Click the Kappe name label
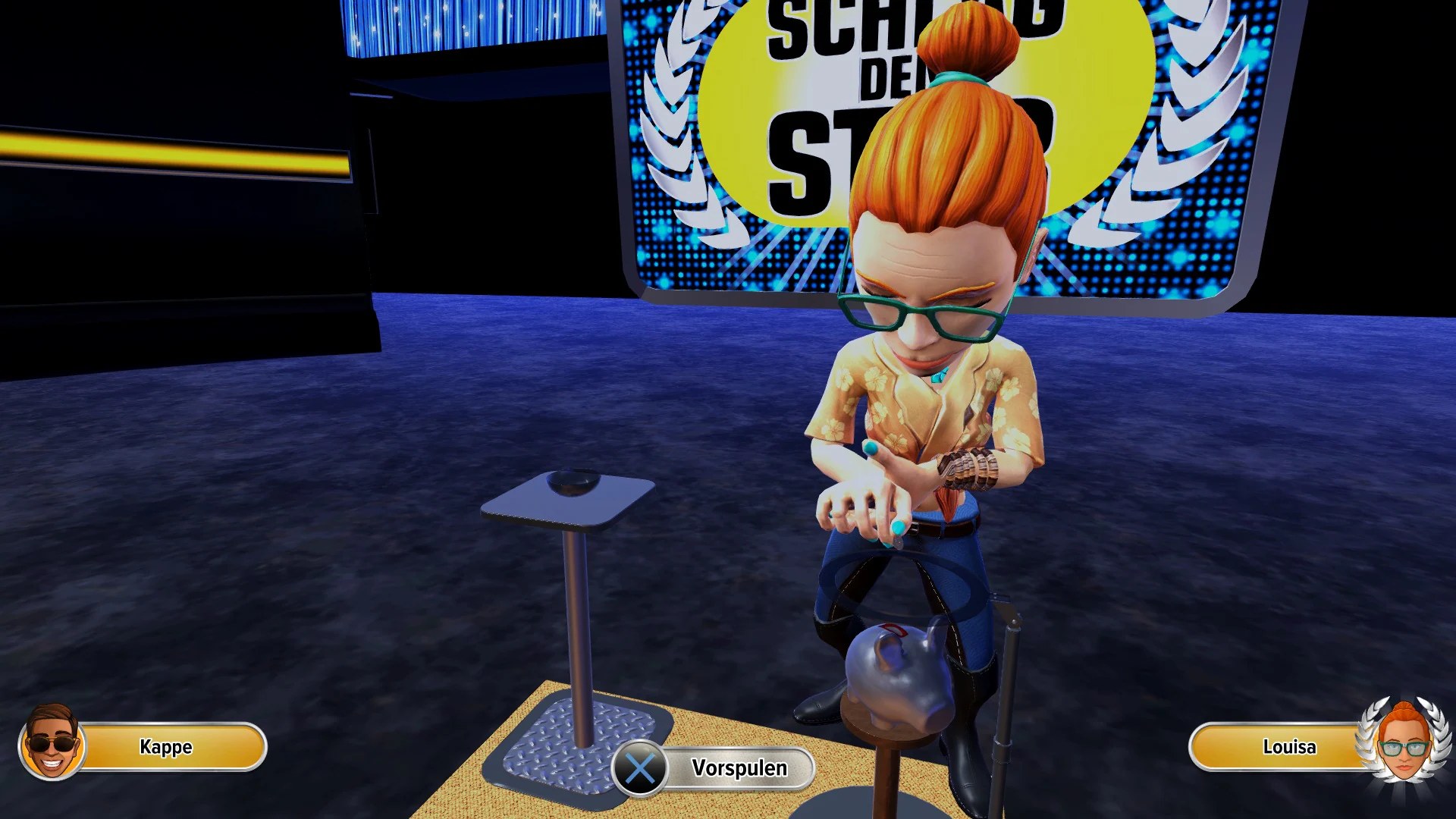1456x819 pixels. (165, 748)
